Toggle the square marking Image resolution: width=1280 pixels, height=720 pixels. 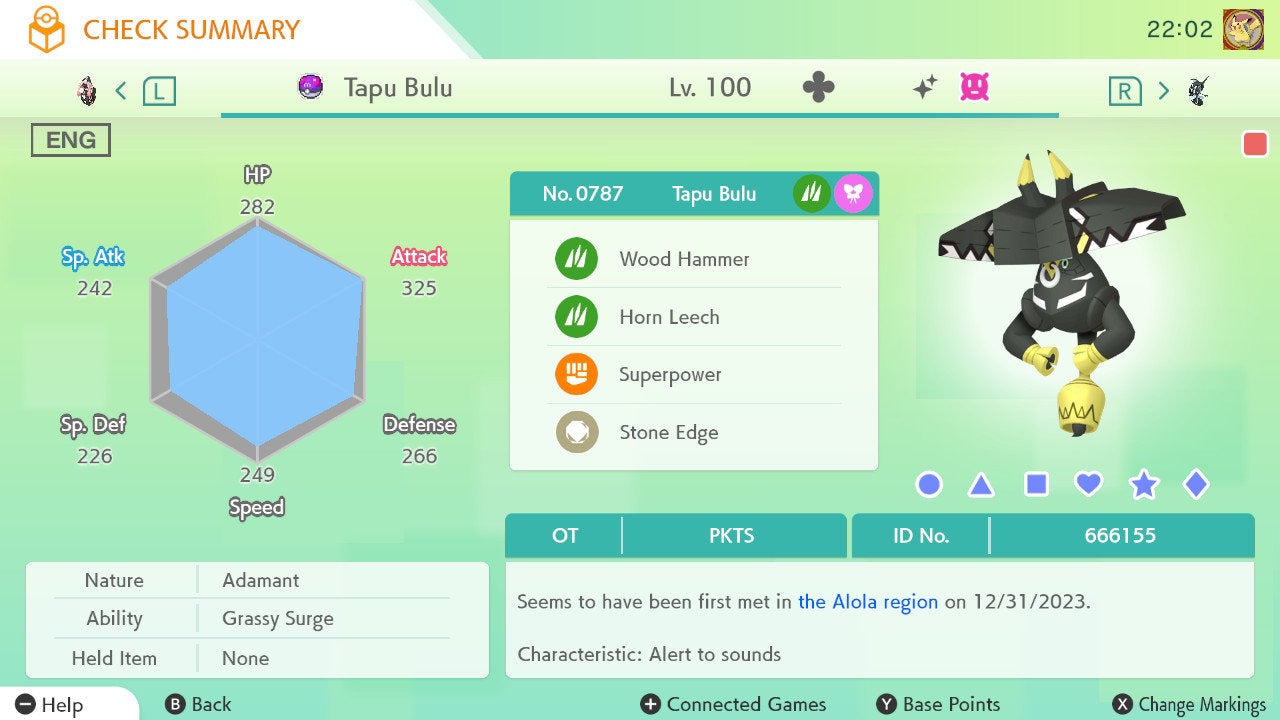tap(1036, 485)
